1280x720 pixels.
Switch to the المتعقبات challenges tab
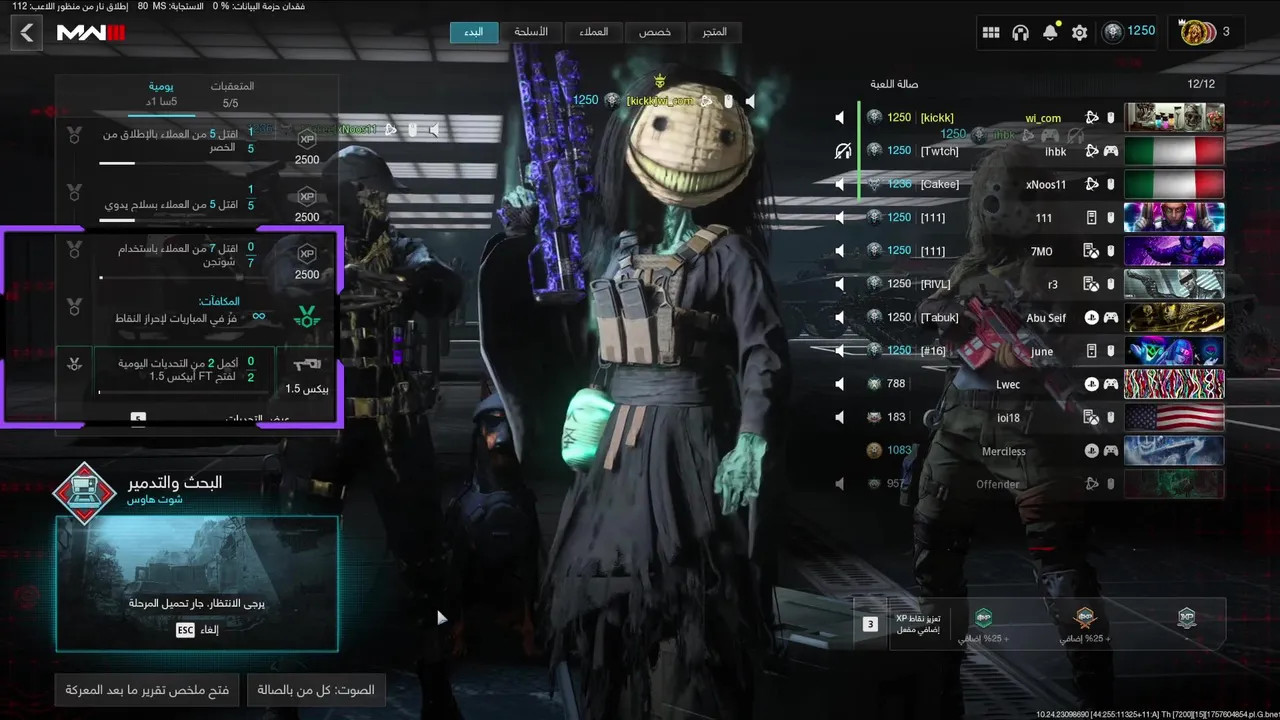click(x=231, y=94)
